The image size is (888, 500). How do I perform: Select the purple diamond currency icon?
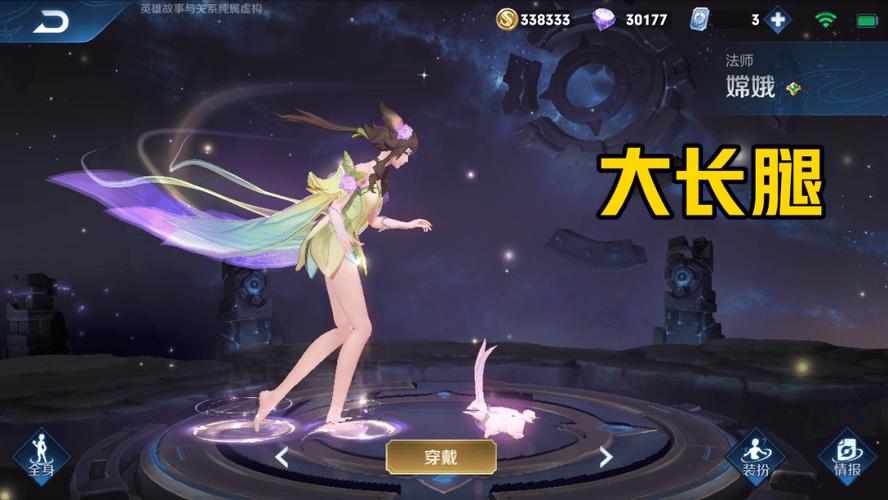click(606, 19)
